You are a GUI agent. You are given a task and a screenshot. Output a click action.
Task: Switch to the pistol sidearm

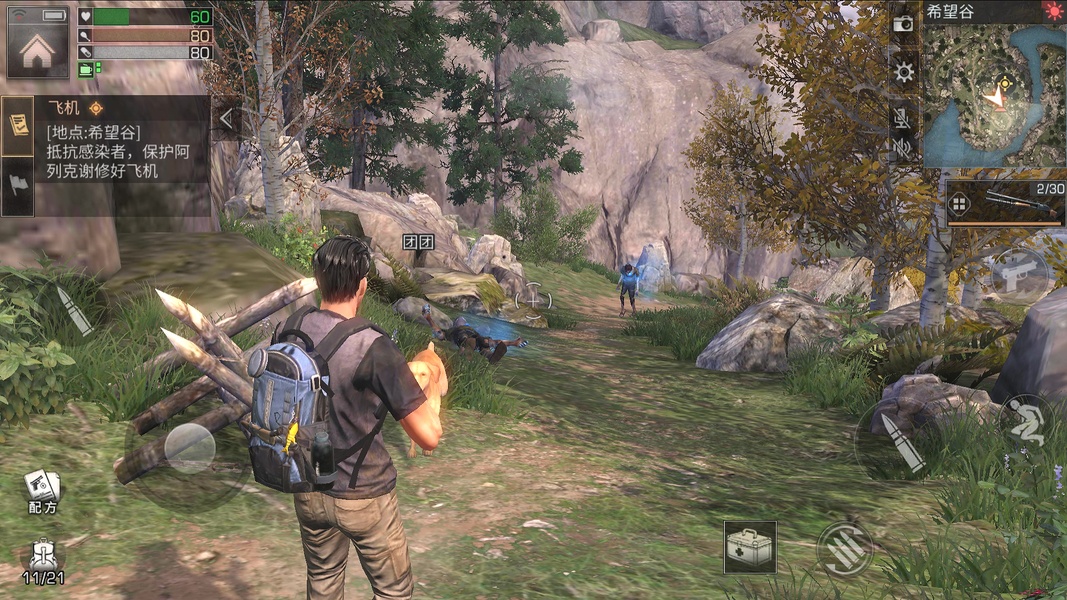coord(1020,273)
